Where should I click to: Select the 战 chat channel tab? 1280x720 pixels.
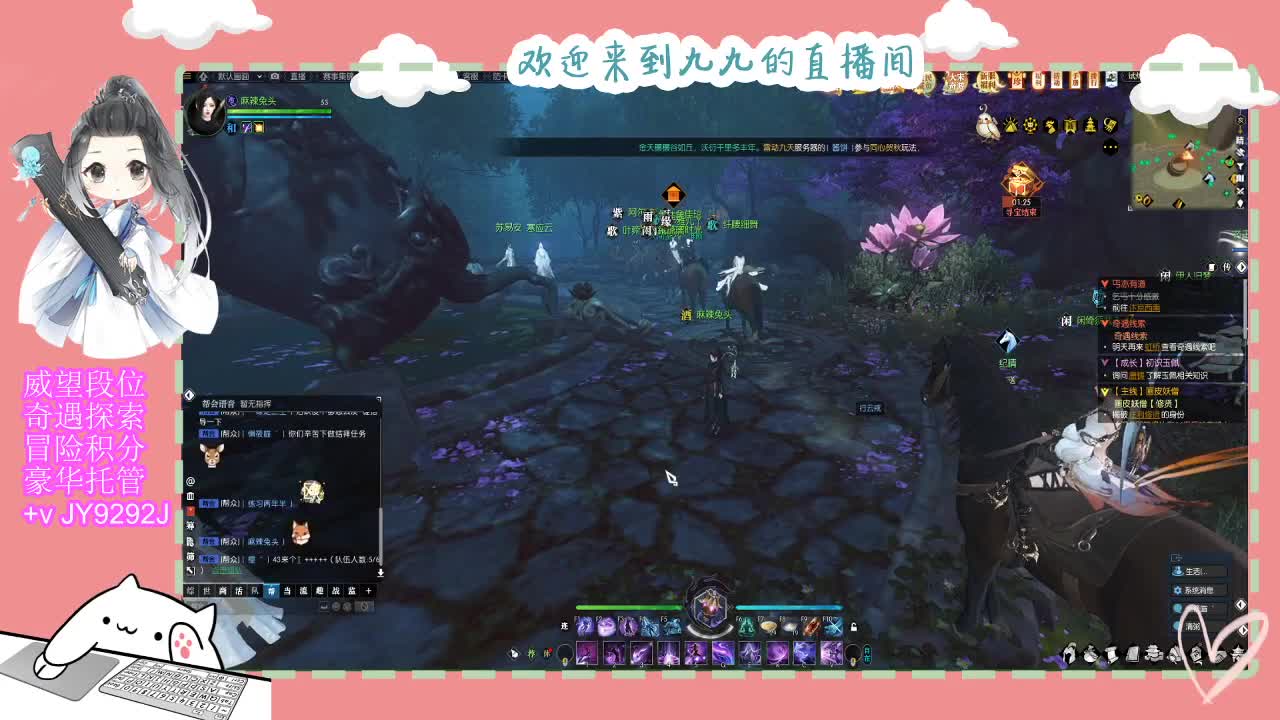pyautogui.click(x=335, y=589)
